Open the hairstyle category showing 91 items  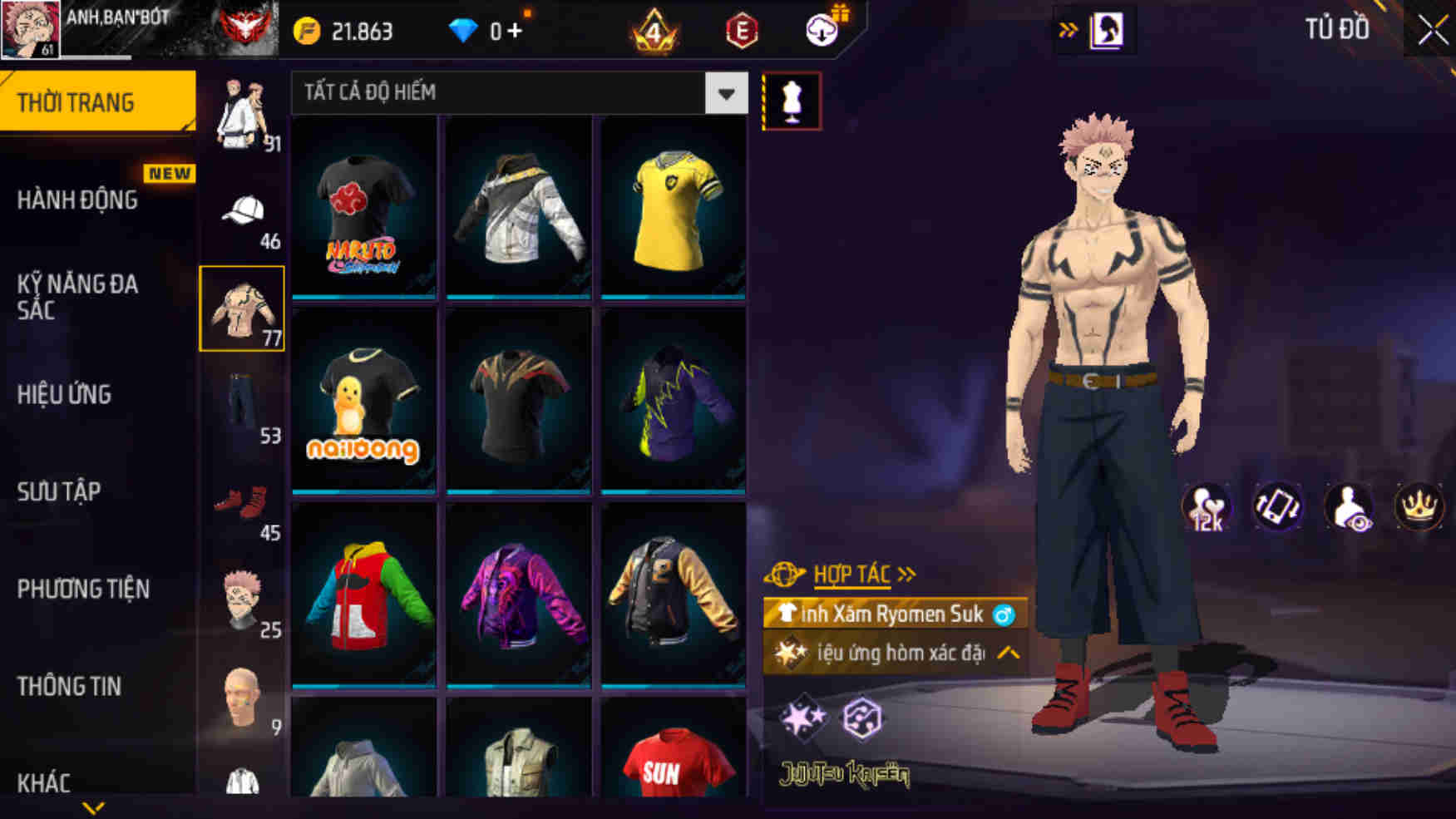coord(242,112)
